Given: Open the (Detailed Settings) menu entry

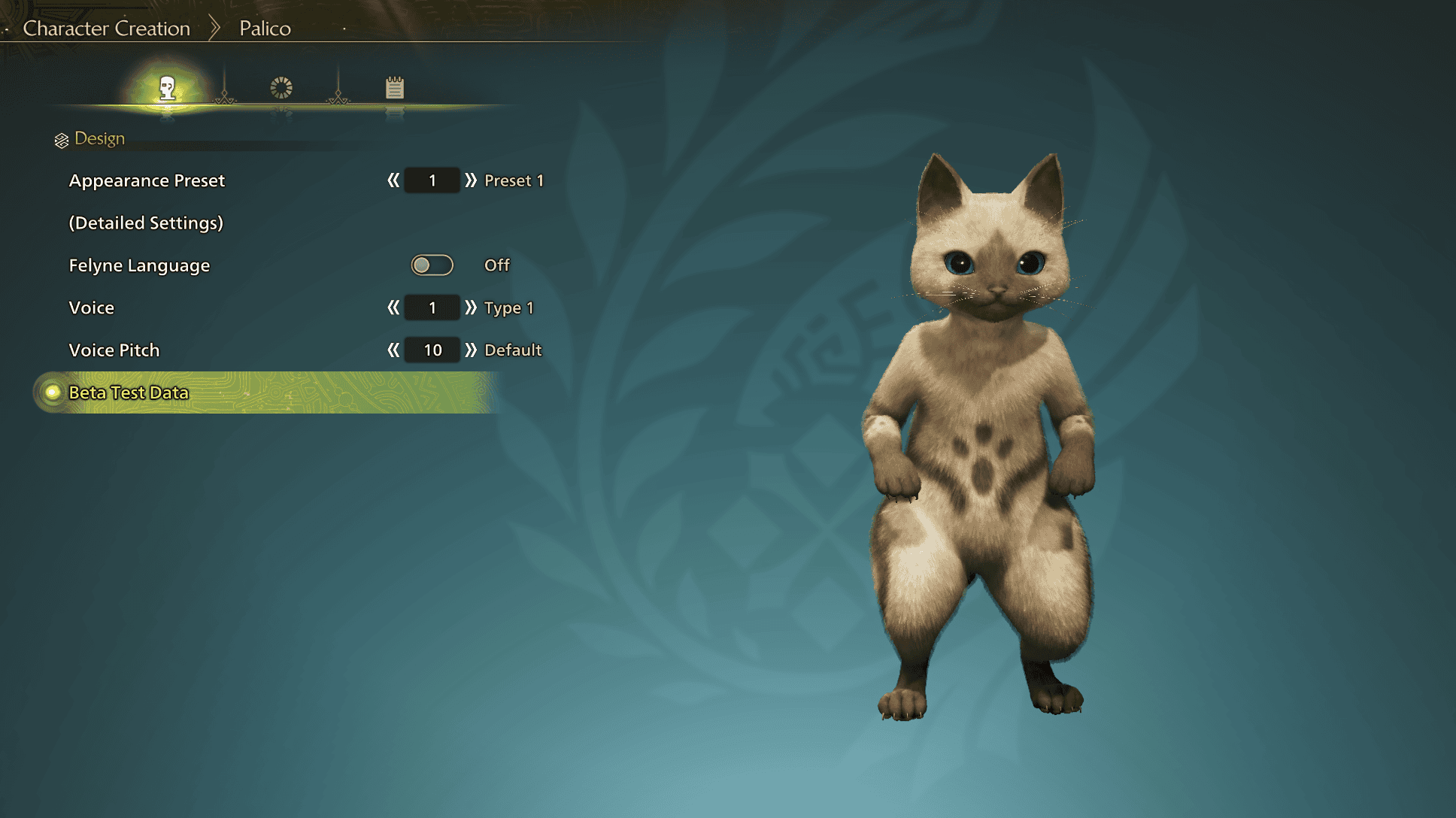Looking at the screenshot, I should pos(146,223).
